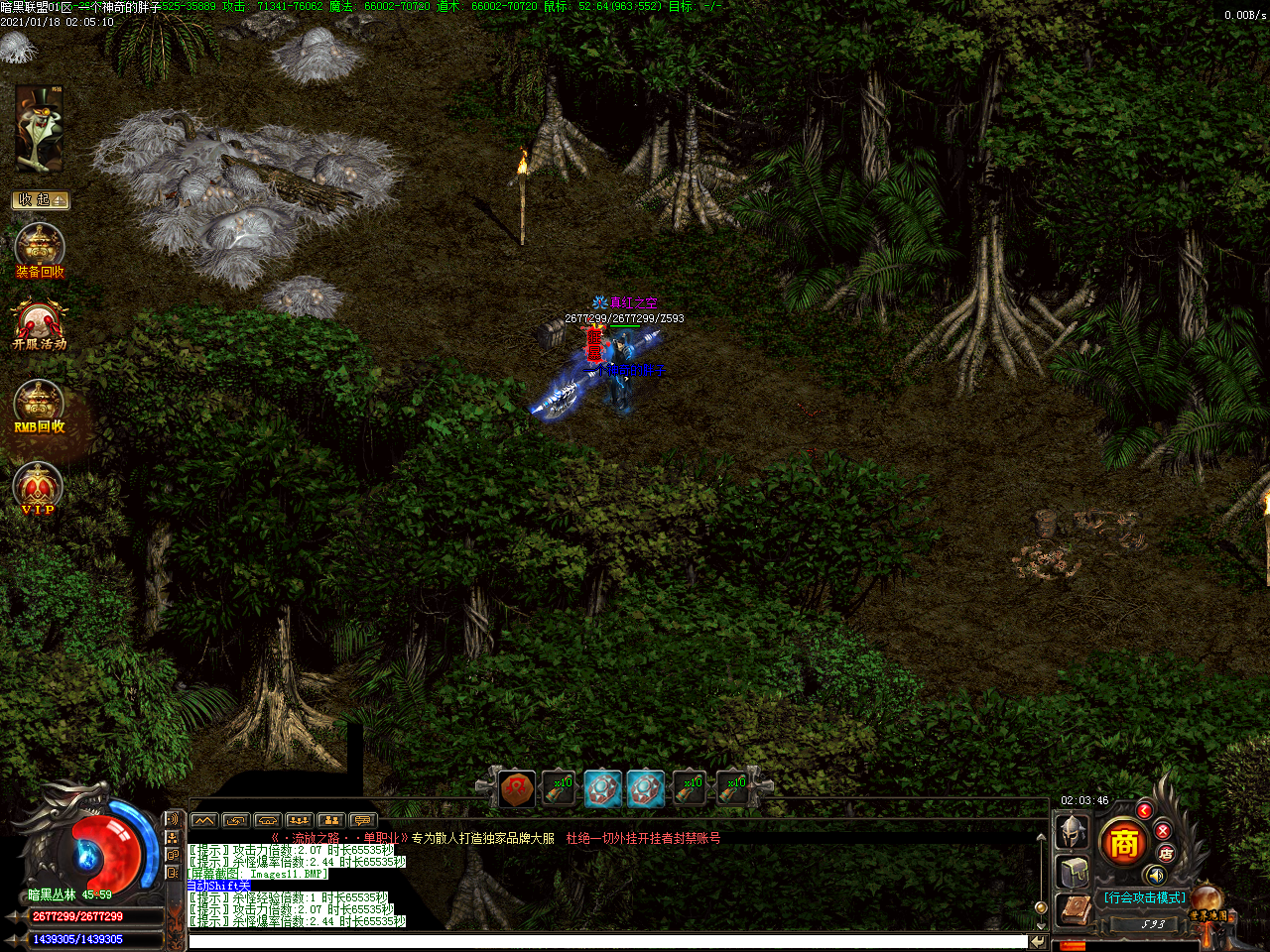Click the small red X button
The width and height of the screenshot is (1270, 952).
(1163, 831)
